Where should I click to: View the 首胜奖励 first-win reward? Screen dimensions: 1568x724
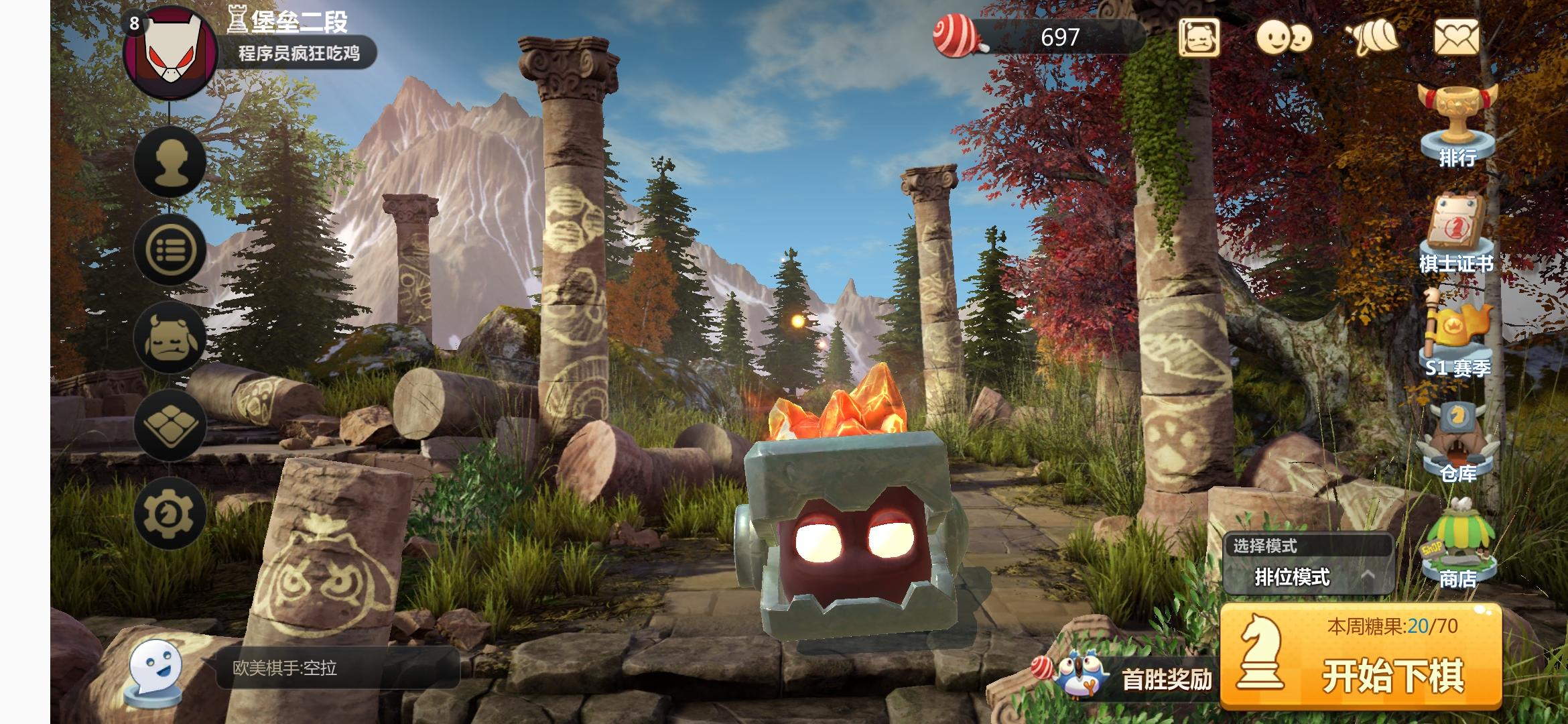(x=1132, y=678)
